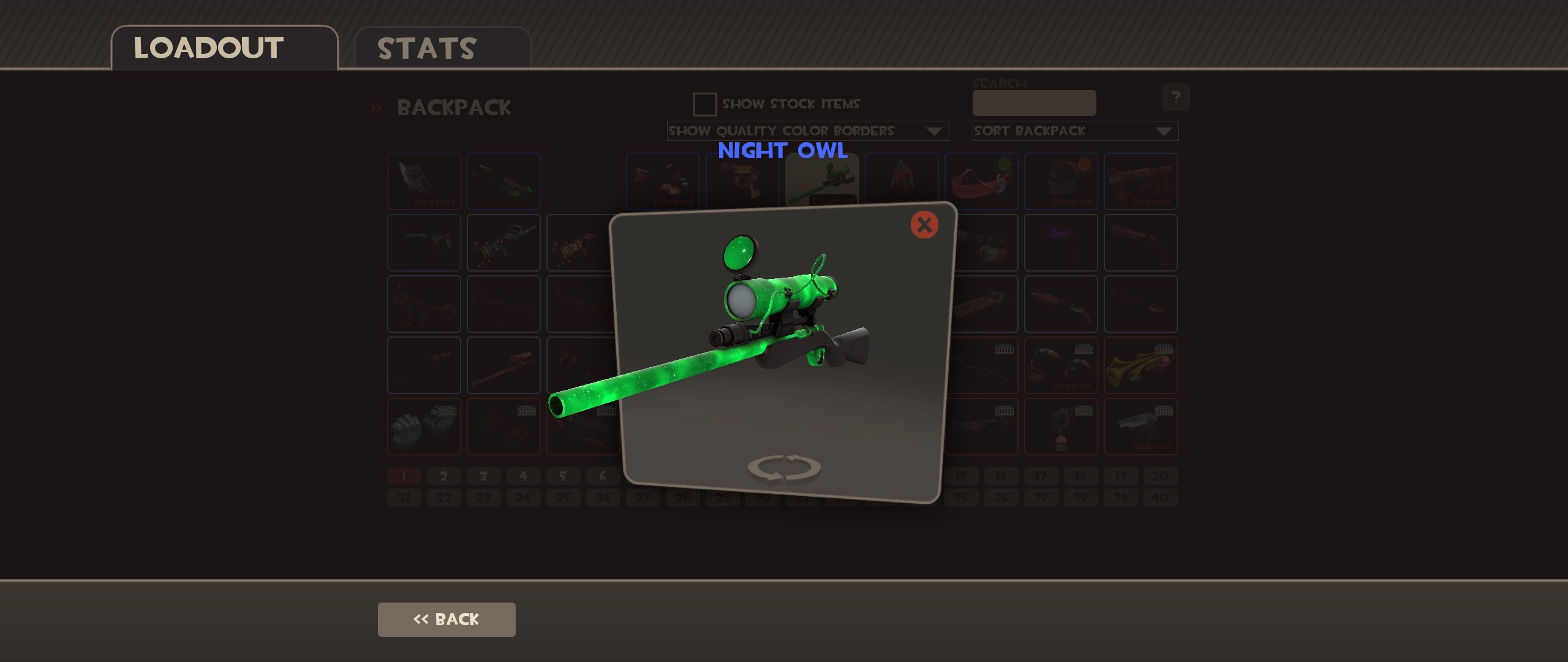1568x662 pixels.
Task: Open the Sort Backpack dropdown
Action: 1075,131
